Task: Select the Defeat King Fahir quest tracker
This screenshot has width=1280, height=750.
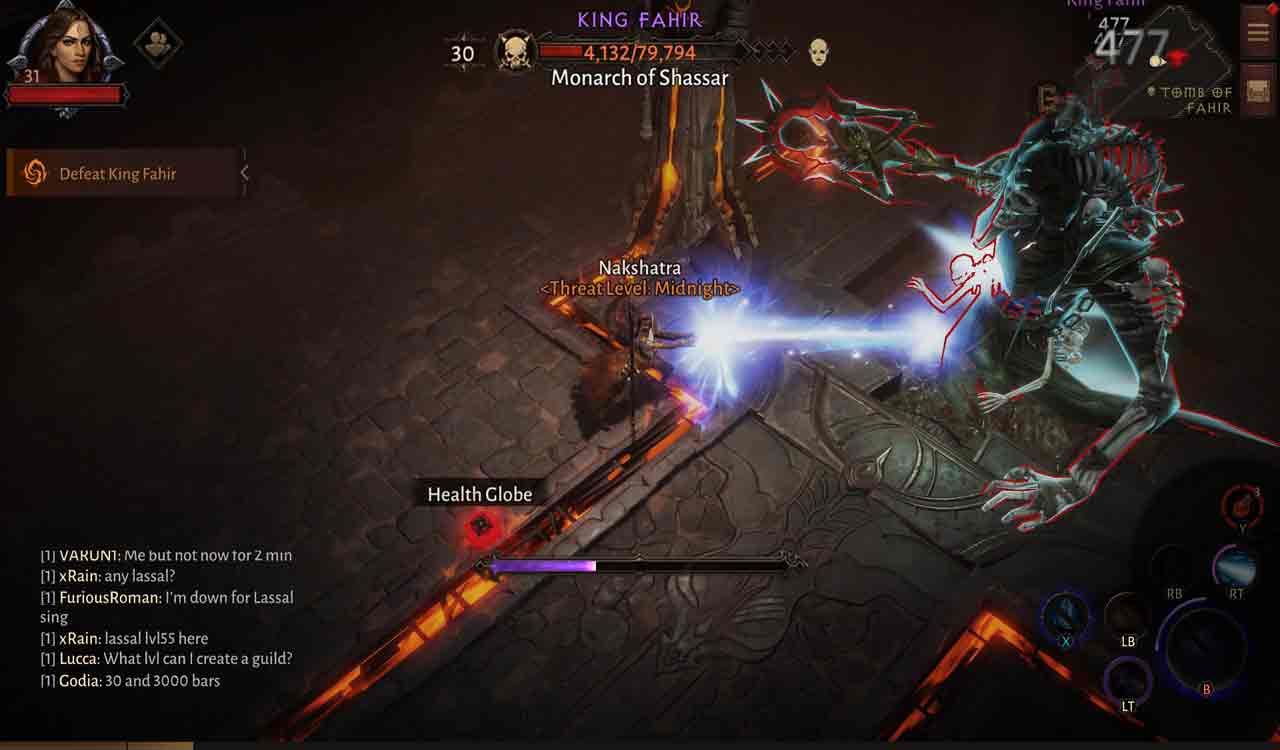Action: pos(120,173)
